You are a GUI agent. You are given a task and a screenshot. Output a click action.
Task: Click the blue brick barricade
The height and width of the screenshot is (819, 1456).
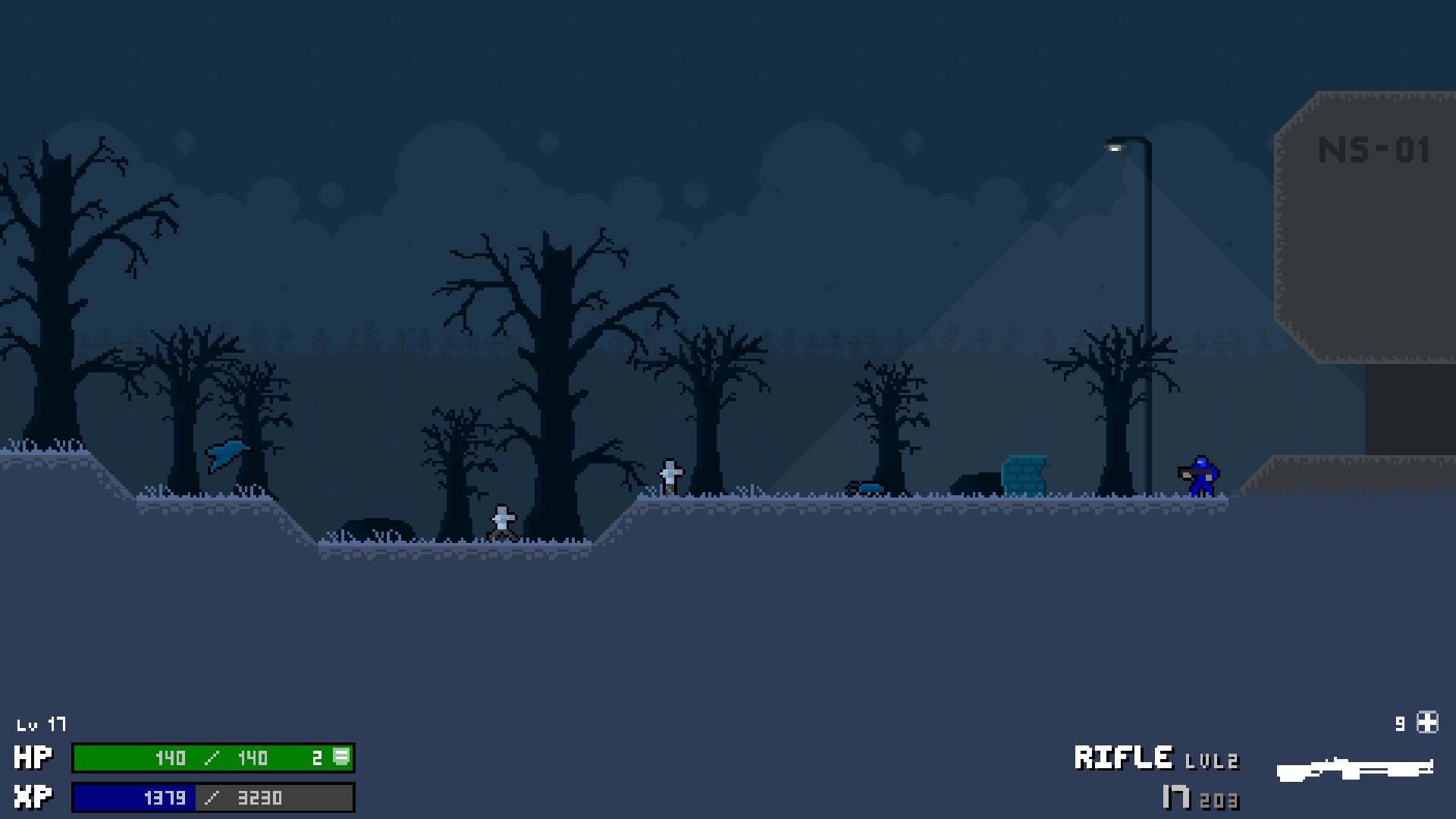[1025, 474]
